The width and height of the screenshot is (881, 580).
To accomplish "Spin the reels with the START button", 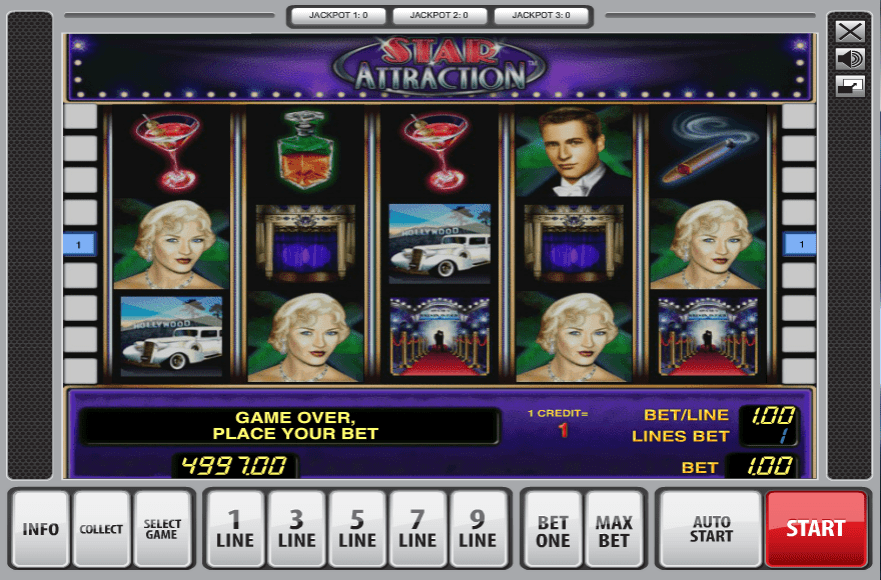I will [x=815, y=528].
